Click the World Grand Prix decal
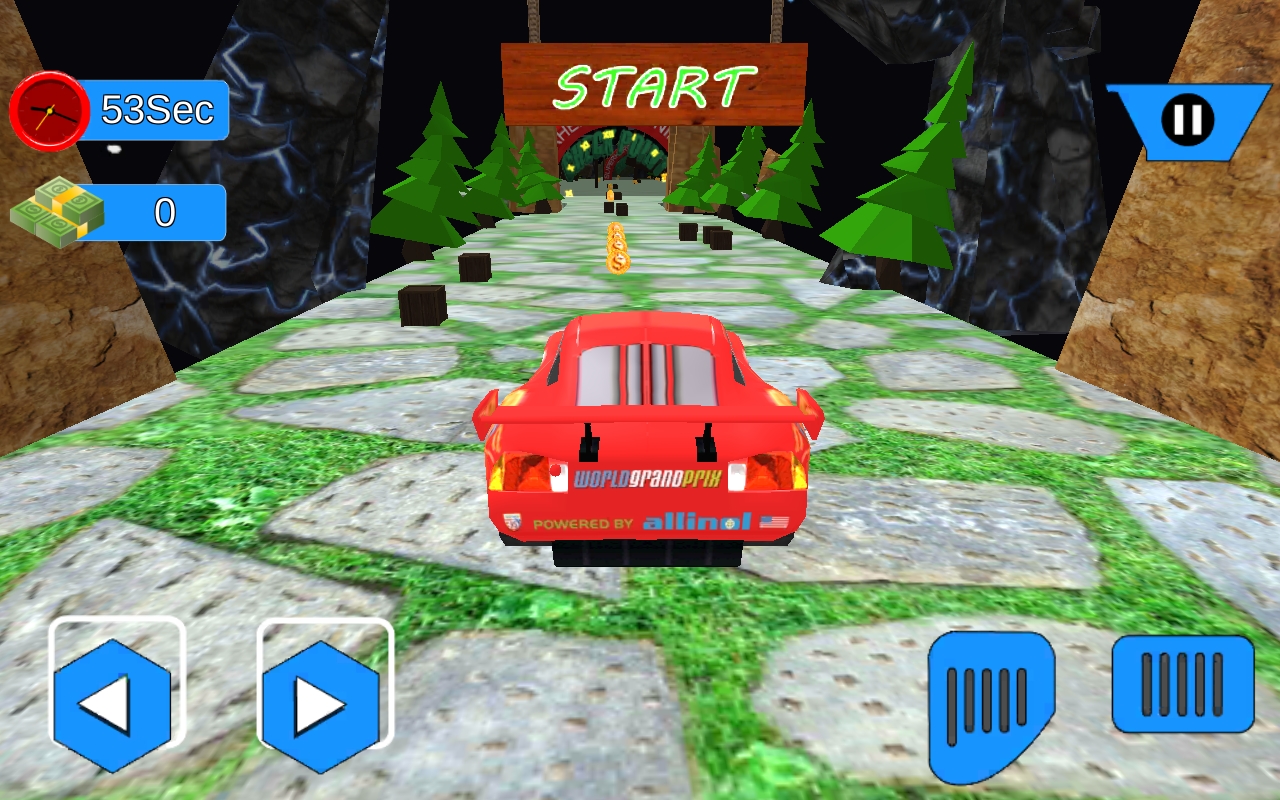 (x=649, y=477)
